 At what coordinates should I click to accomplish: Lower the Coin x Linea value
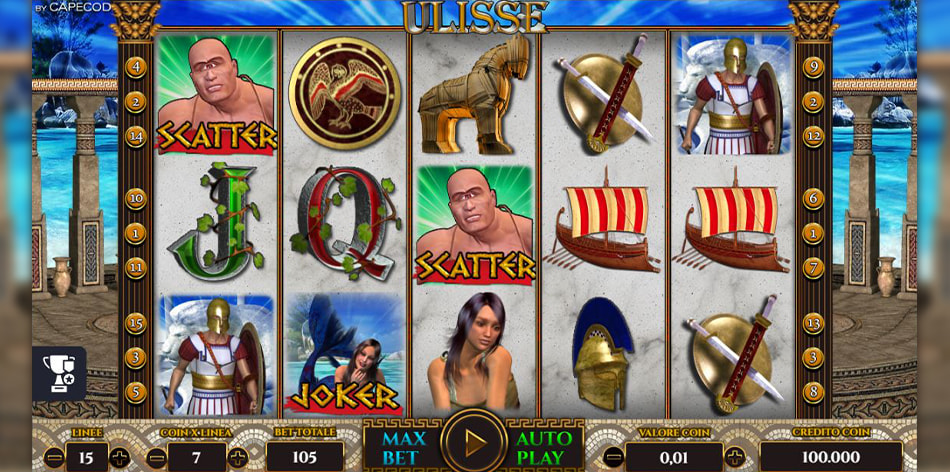tap(158, 458)
